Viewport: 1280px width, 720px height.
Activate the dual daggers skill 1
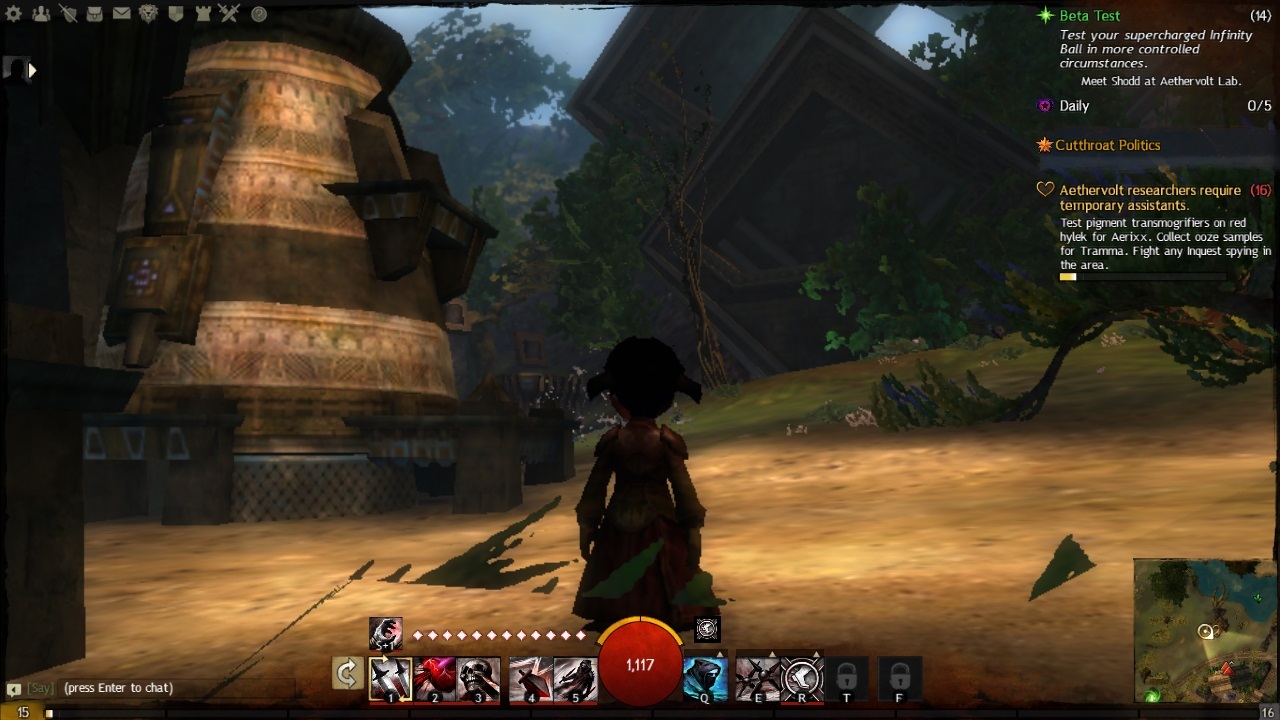pos(390,679)
